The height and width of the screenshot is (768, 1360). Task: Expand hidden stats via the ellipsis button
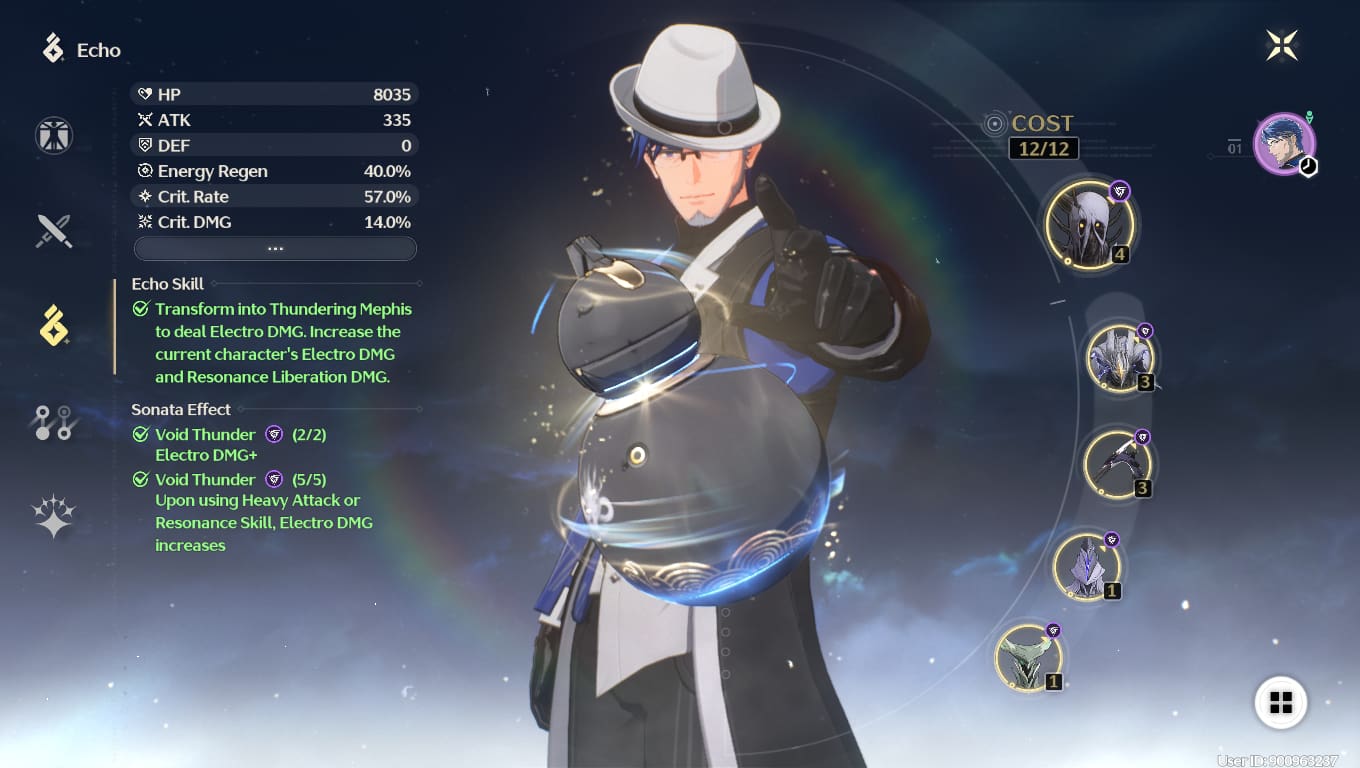275,247
